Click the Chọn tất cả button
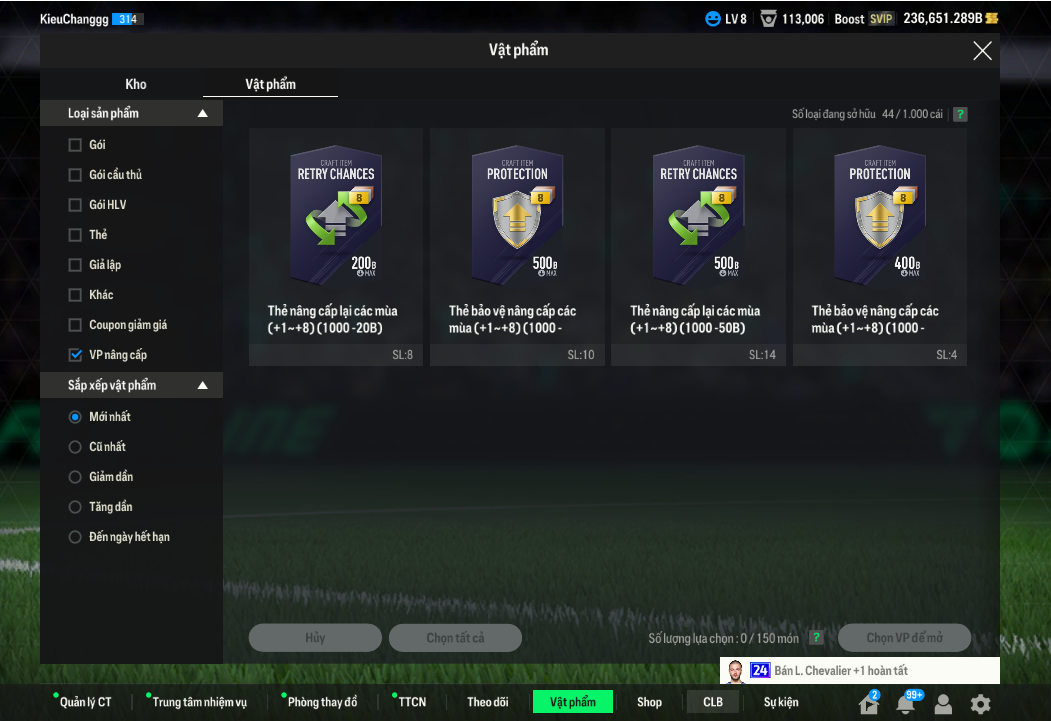1051x721 pixels. pyautogui.click(x=455, y=638)
